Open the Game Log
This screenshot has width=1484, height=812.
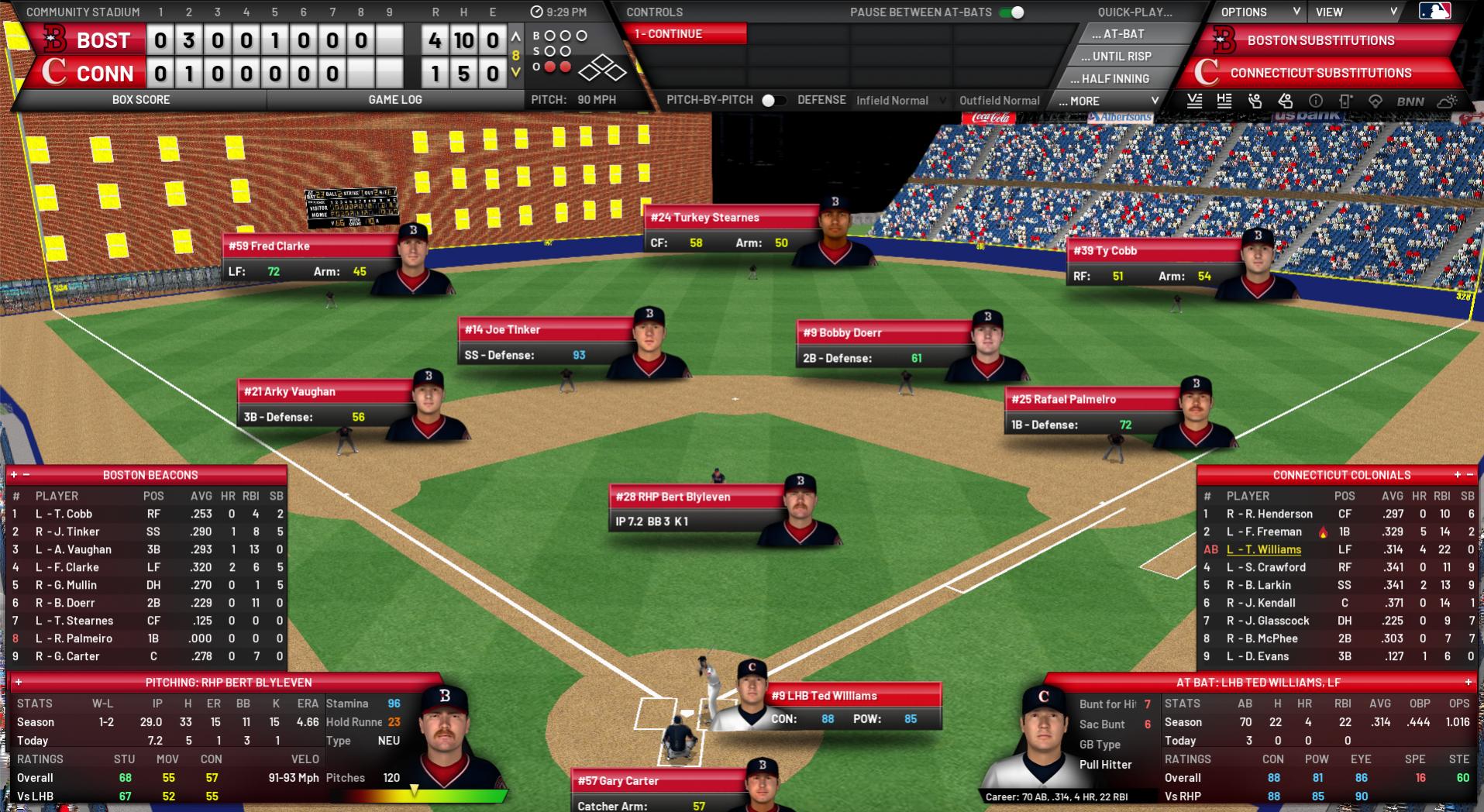click(395, 100)
